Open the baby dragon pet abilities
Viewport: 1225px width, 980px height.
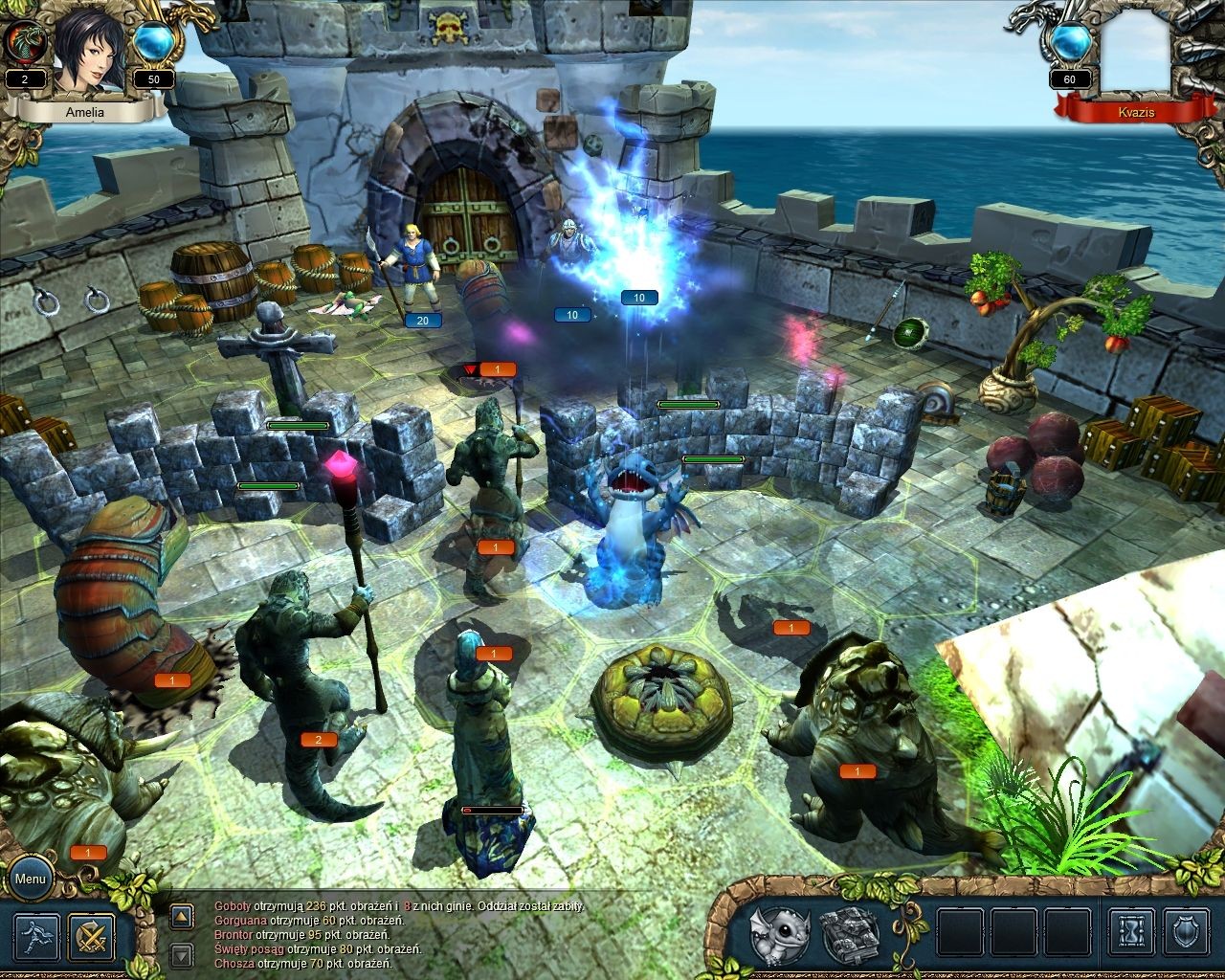click(778, 936)
